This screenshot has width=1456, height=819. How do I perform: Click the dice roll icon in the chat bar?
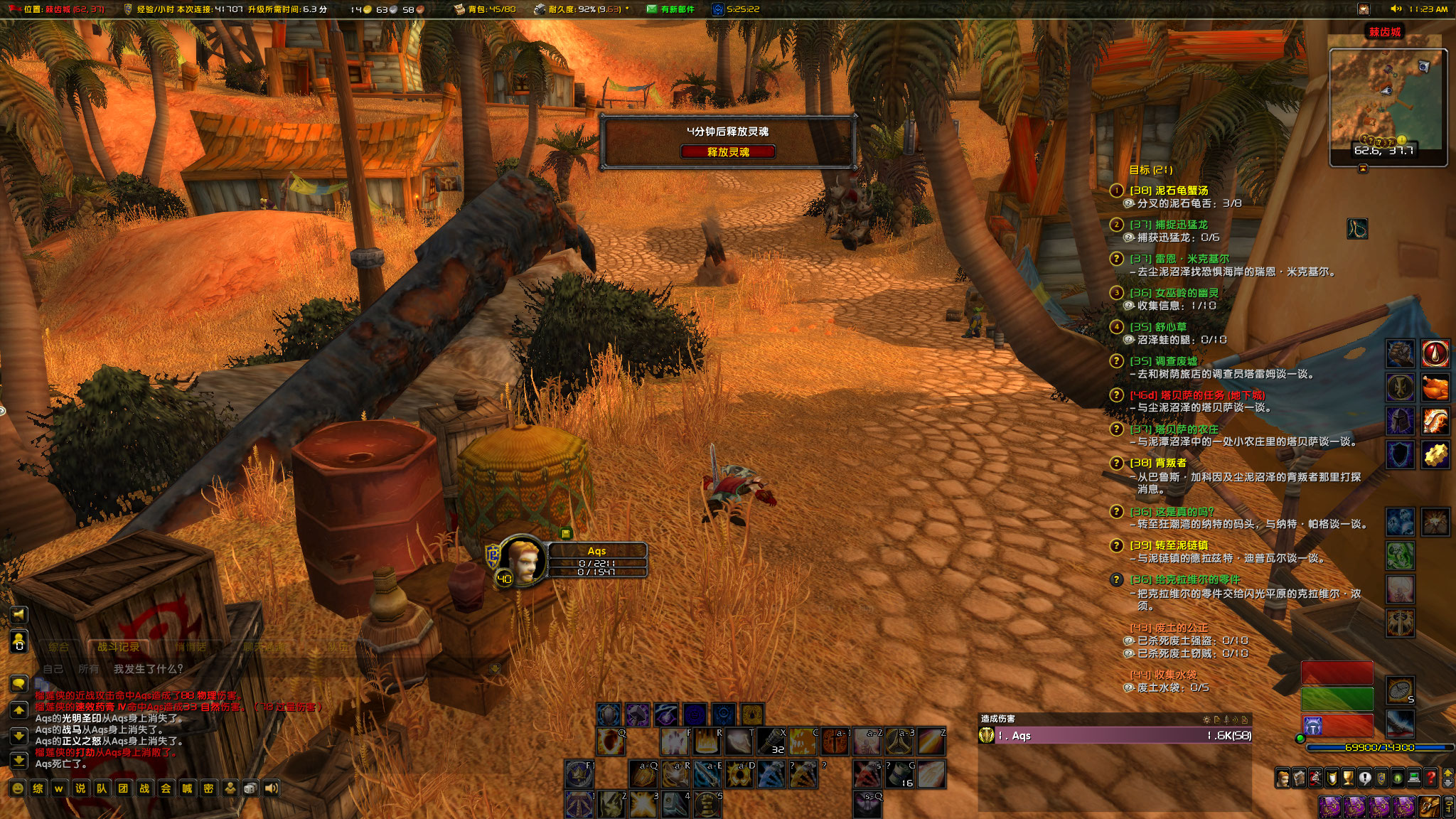pyautogui.click(x=250, y=788)
